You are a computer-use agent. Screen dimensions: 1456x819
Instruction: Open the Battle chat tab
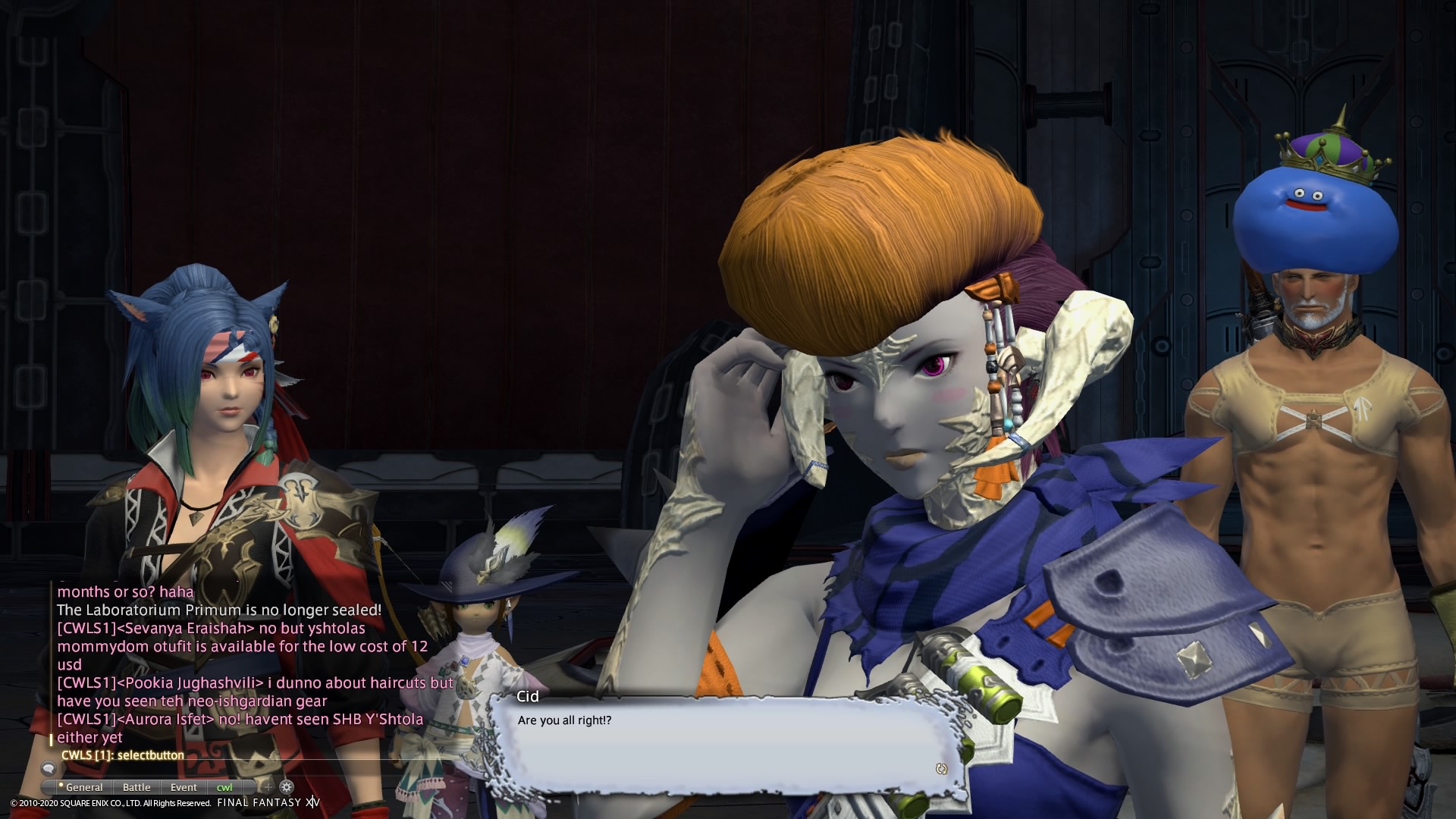(136, 787)
